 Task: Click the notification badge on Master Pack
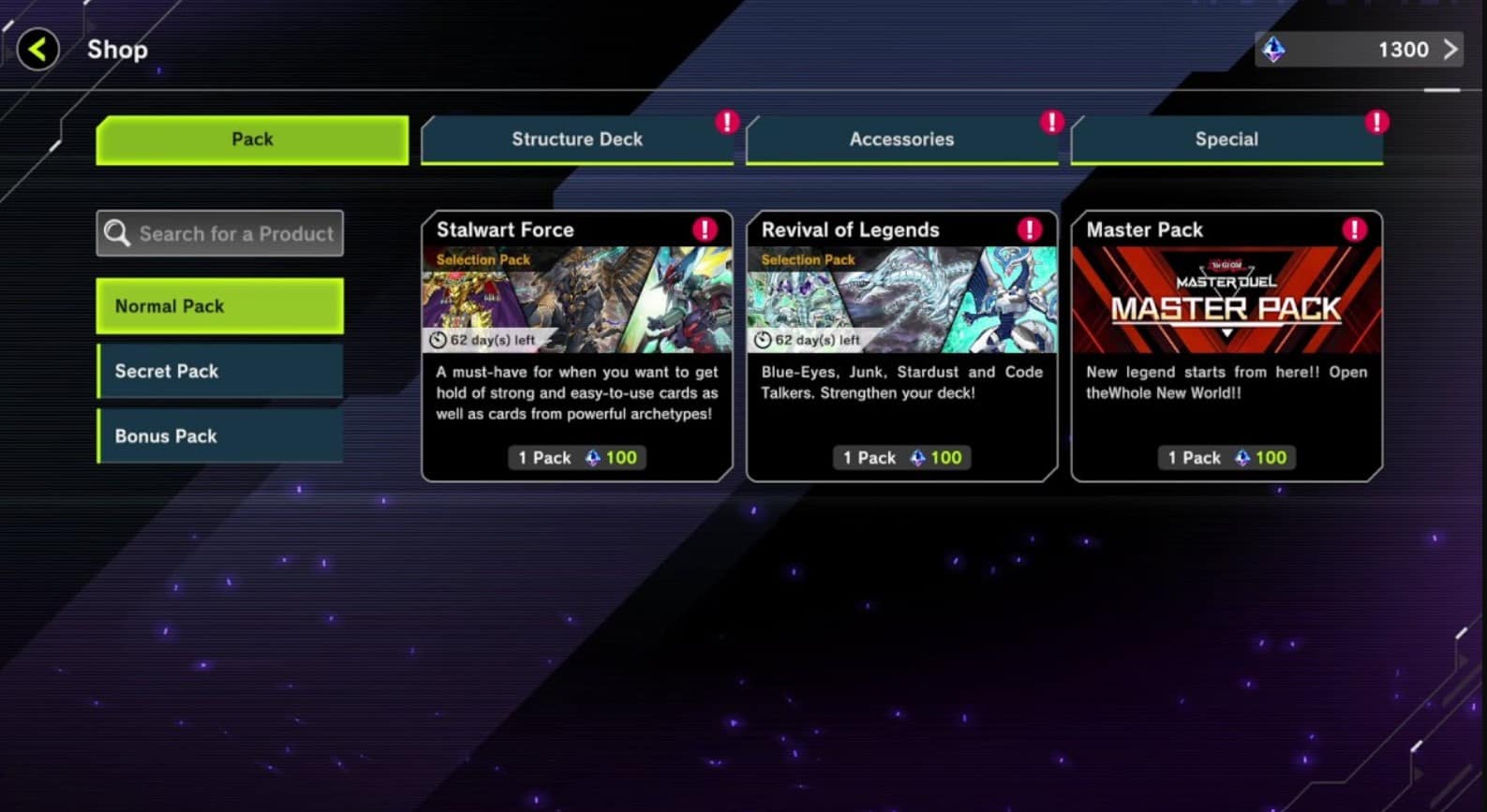(1353, 228)
